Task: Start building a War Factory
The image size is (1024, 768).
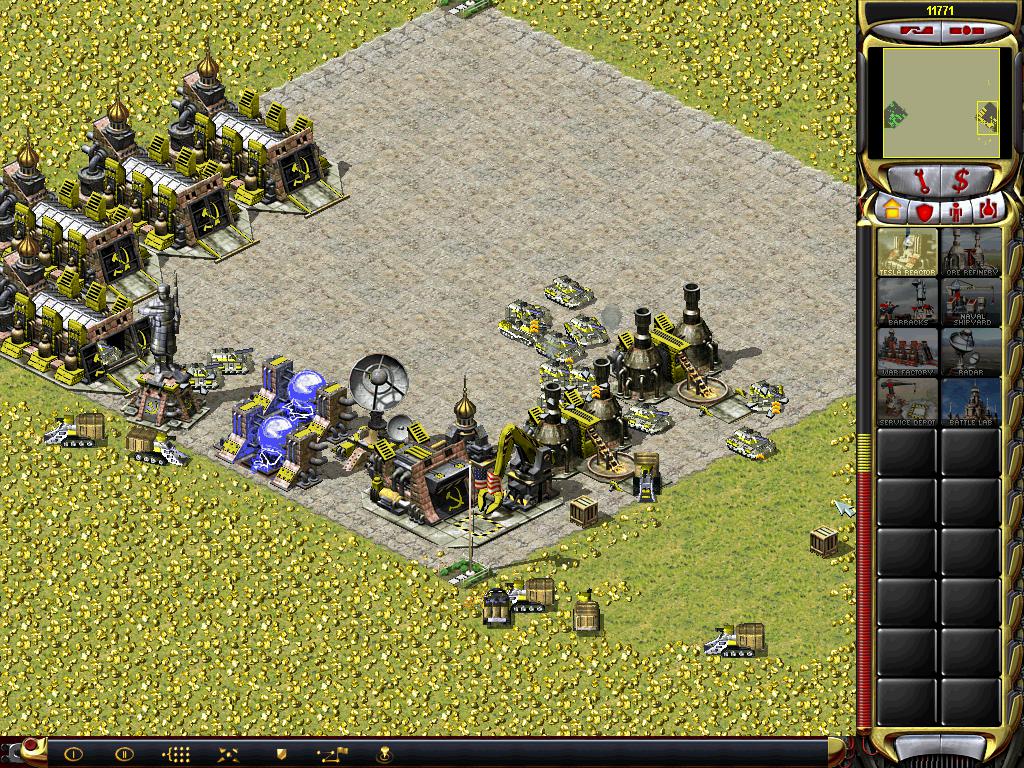Action: tap(908, 352)
